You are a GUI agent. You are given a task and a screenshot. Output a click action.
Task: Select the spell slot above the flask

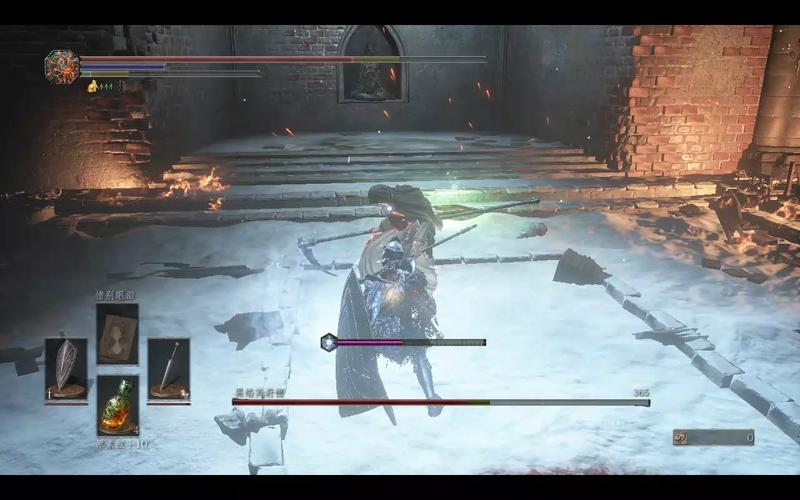117,335
